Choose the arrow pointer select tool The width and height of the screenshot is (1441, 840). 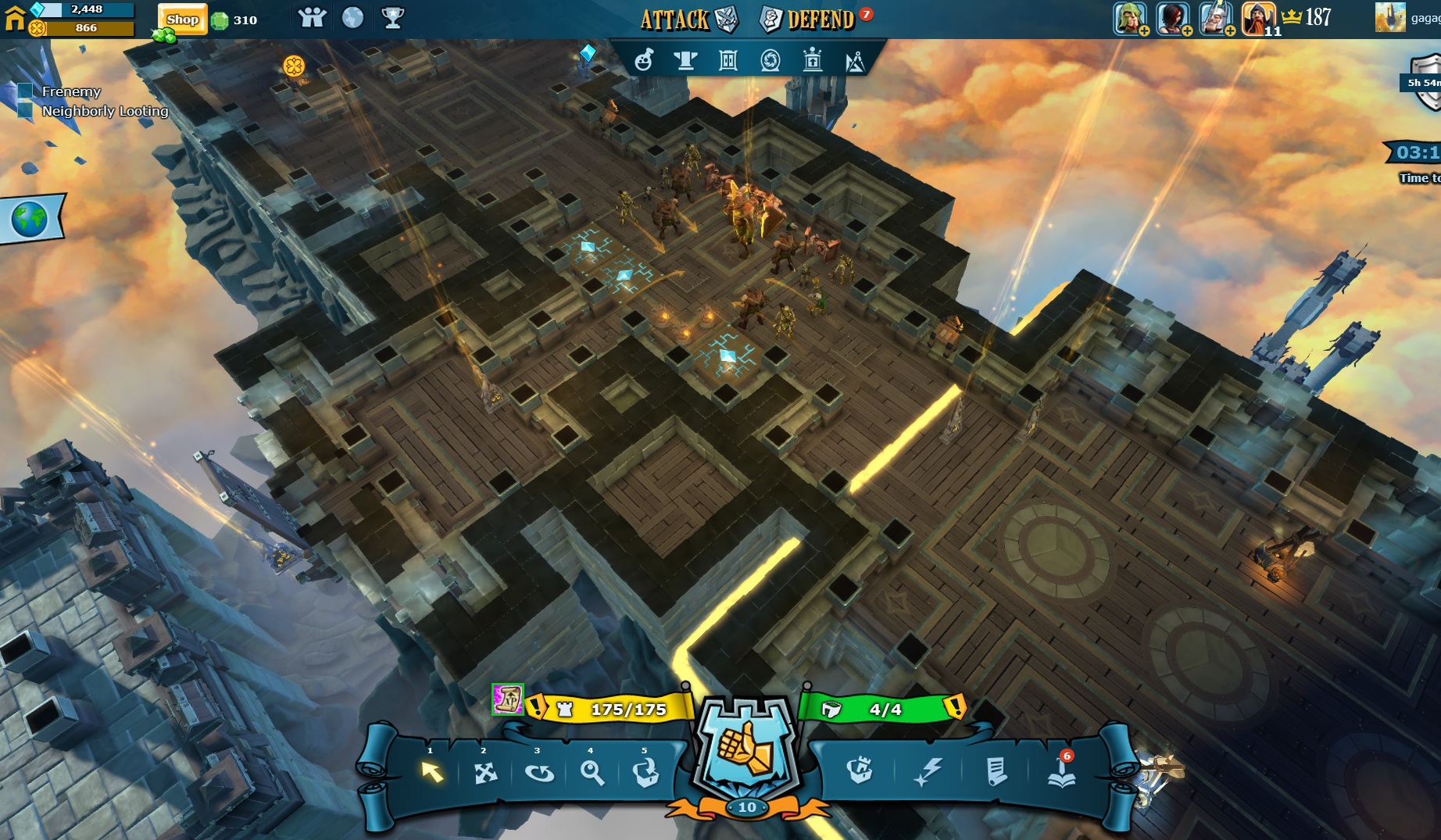click(x=431, y=772)
